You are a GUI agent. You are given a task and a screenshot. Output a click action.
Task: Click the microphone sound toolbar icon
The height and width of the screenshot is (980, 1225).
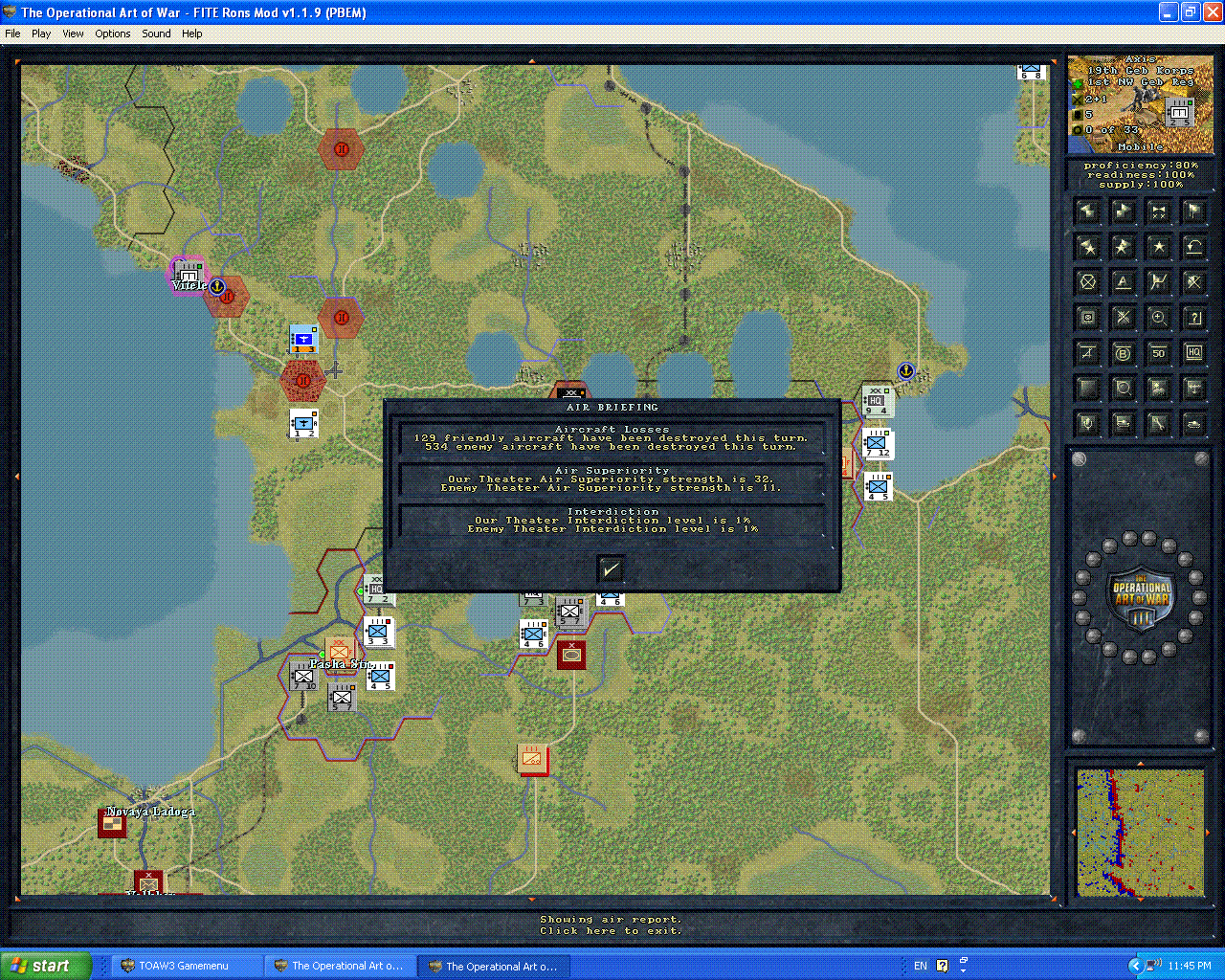(1087, 424)
